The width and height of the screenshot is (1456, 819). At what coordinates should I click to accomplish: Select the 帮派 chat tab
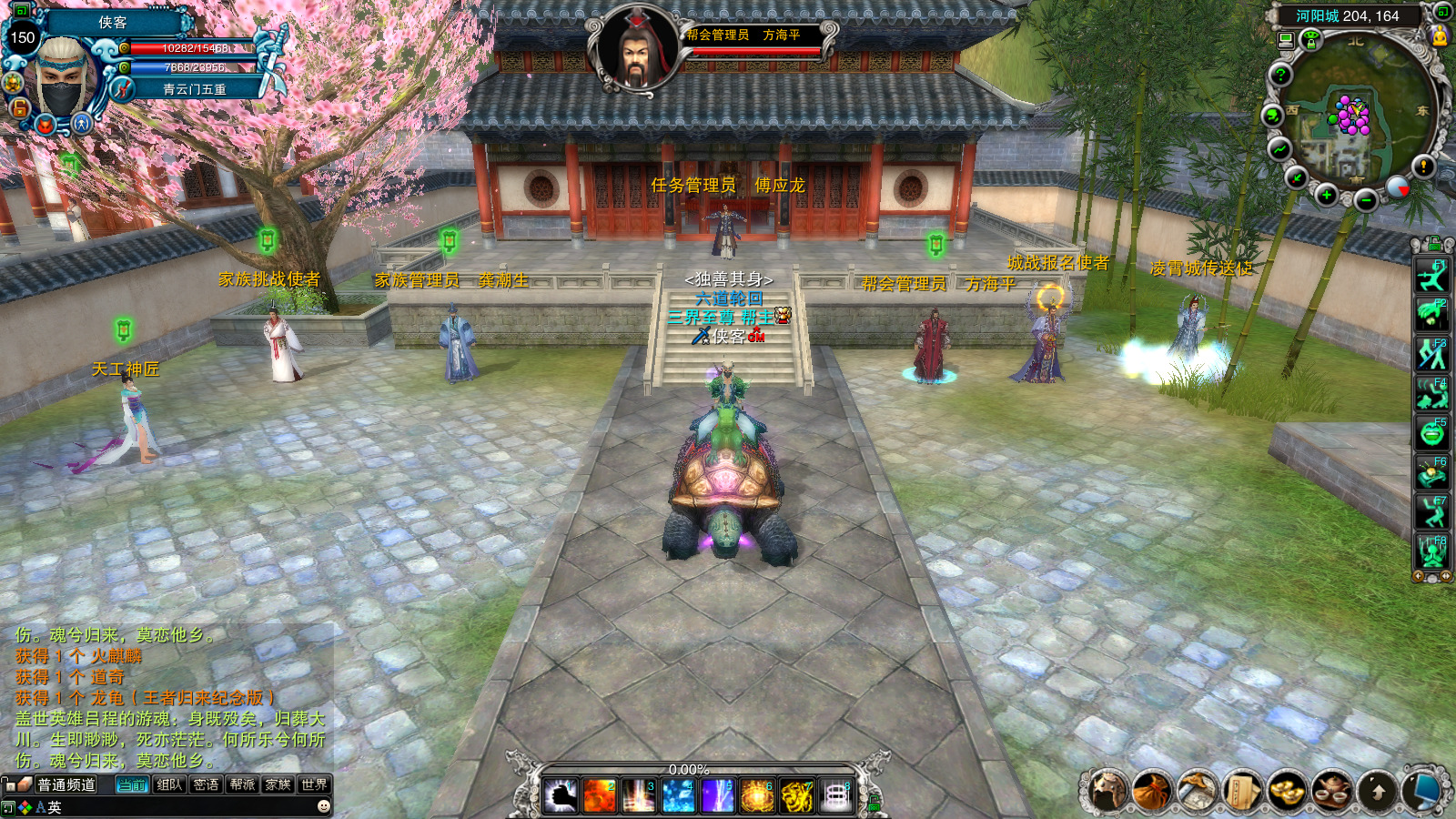point(242,784)
